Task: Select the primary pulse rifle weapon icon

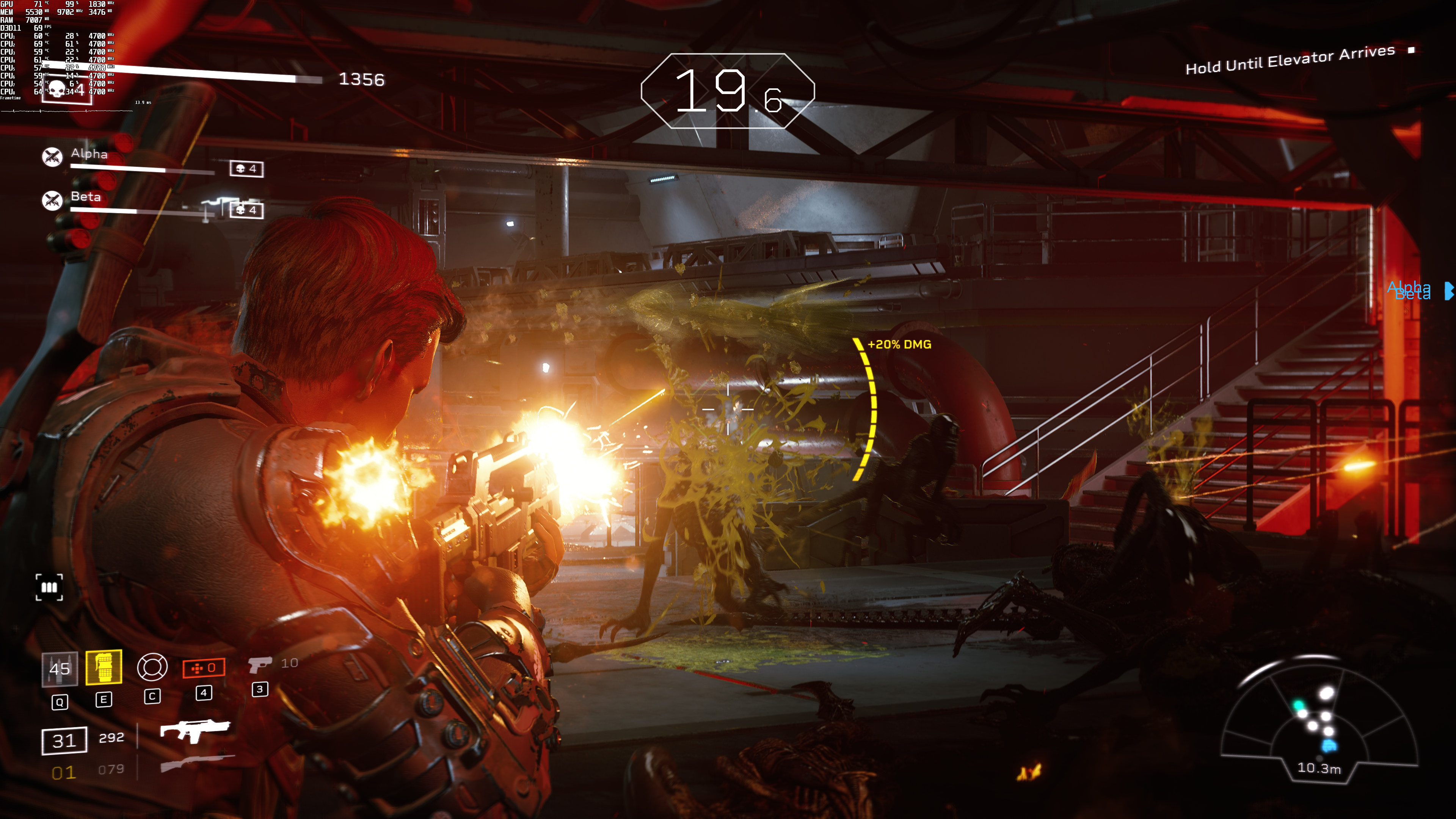Action: tap(195, 730)
